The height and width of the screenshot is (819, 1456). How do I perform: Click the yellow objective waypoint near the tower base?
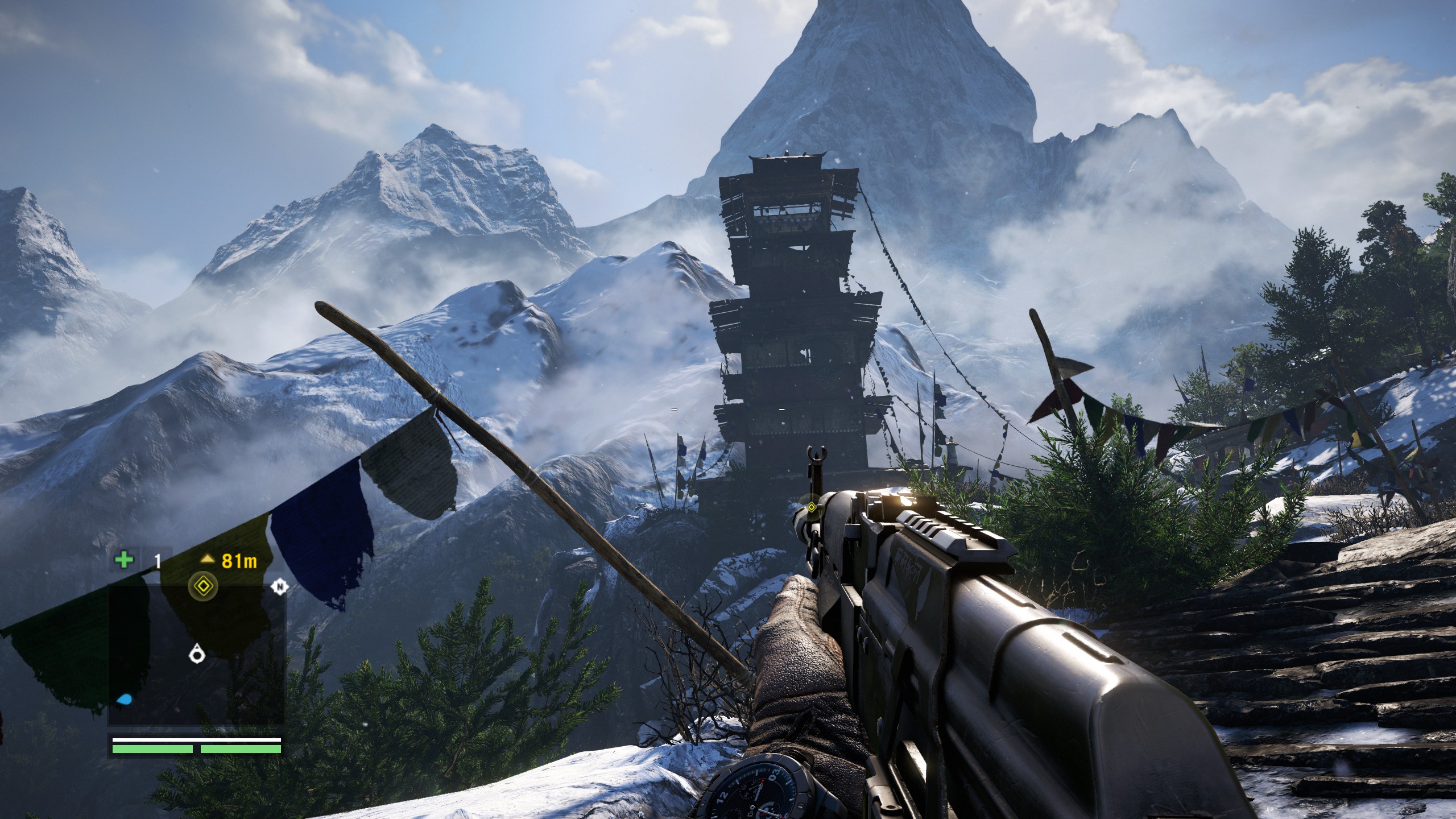[x=811, y=507]
